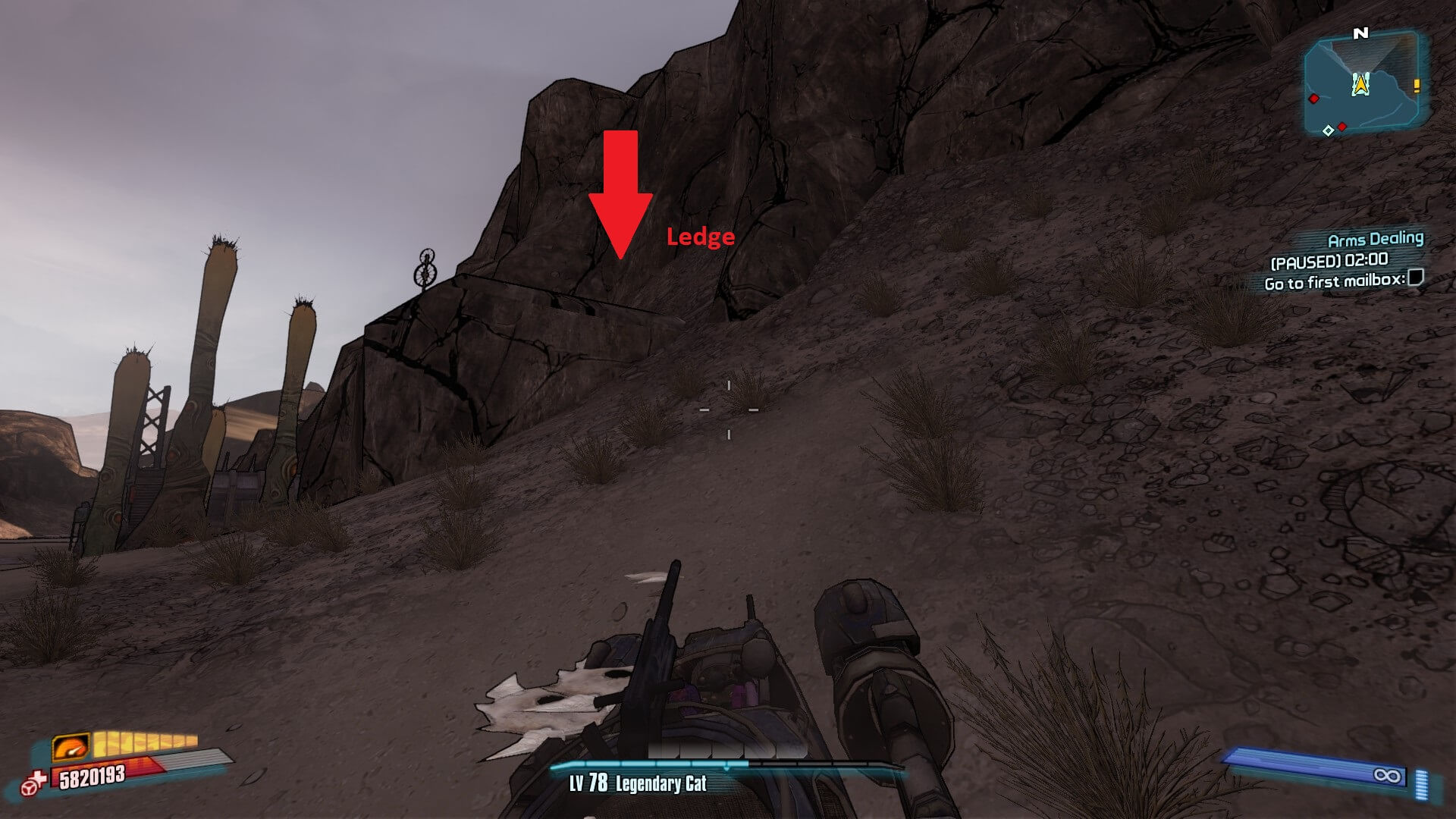Click the Ledge annotation text
The width and height of the screenshot is (1456, 819).
click(x=700, y=238)
